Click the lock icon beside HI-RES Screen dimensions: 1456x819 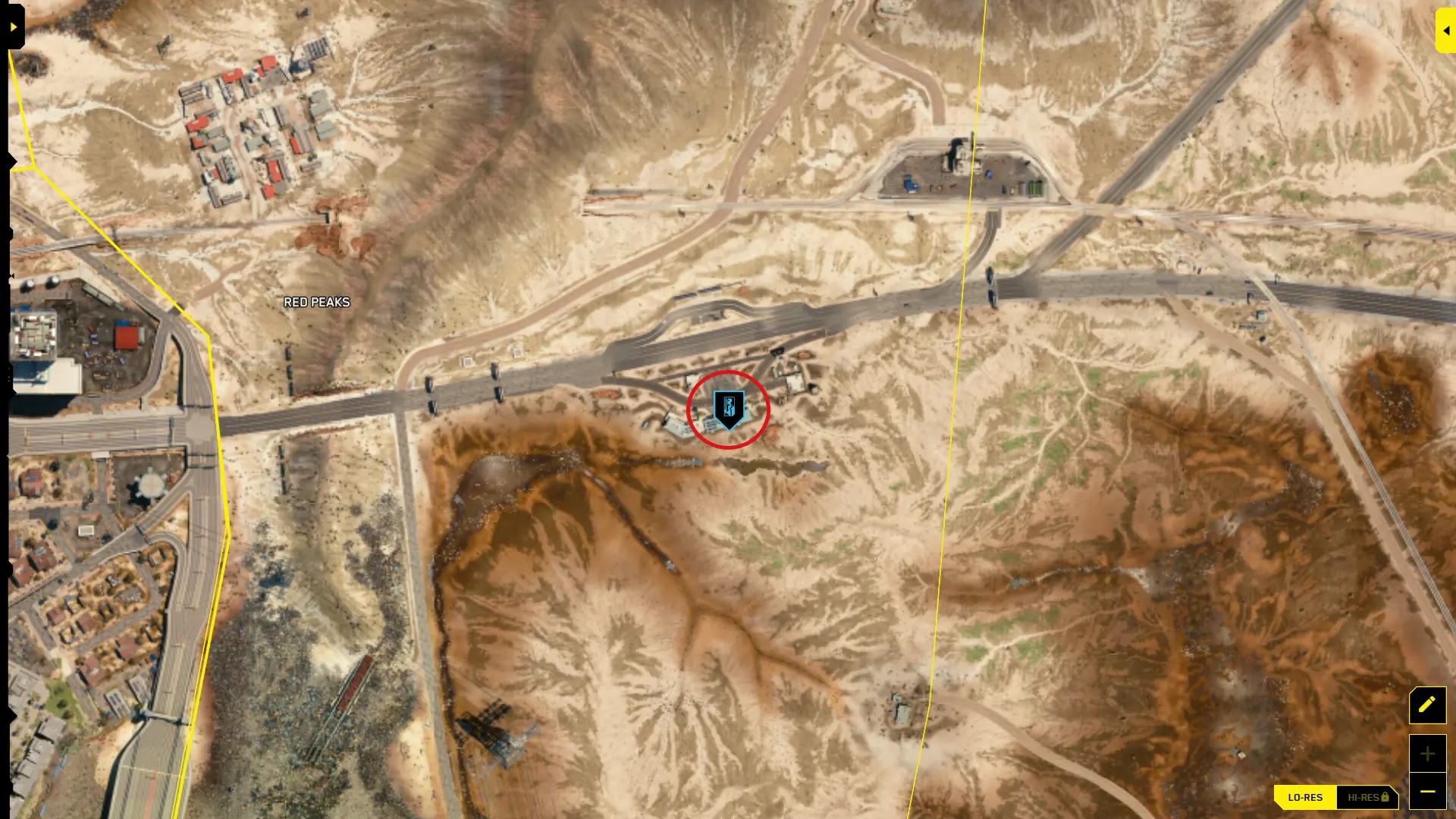1385,797
